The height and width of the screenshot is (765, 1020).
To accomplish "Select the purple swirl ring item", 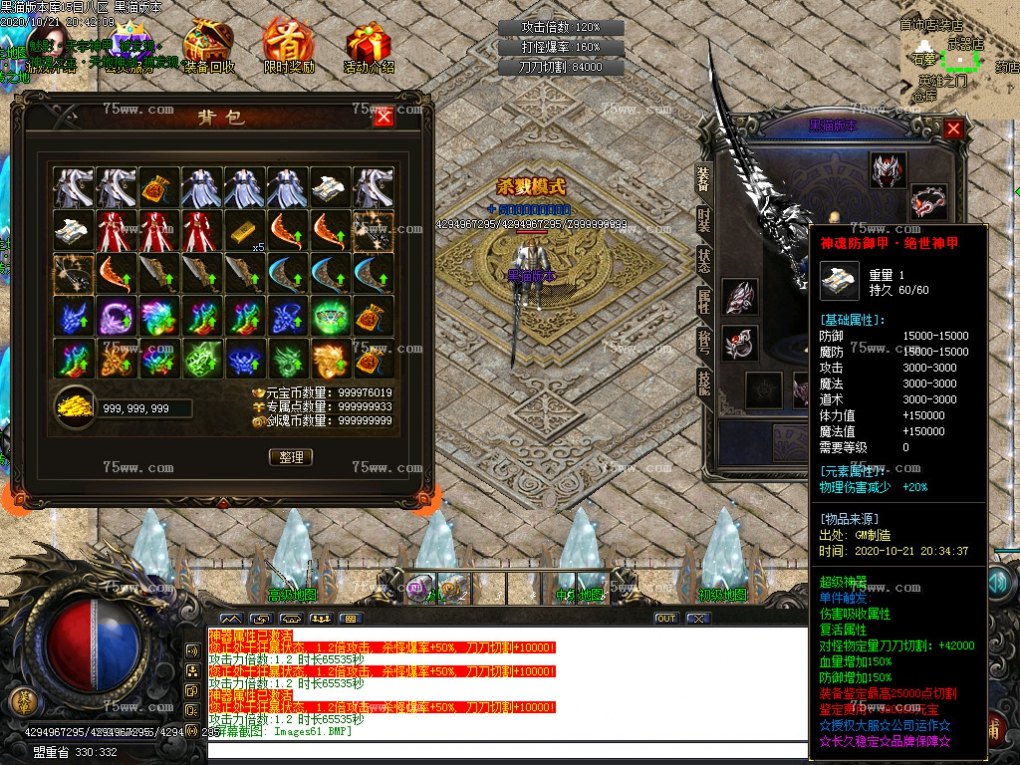I will click(x=117, y=316).
